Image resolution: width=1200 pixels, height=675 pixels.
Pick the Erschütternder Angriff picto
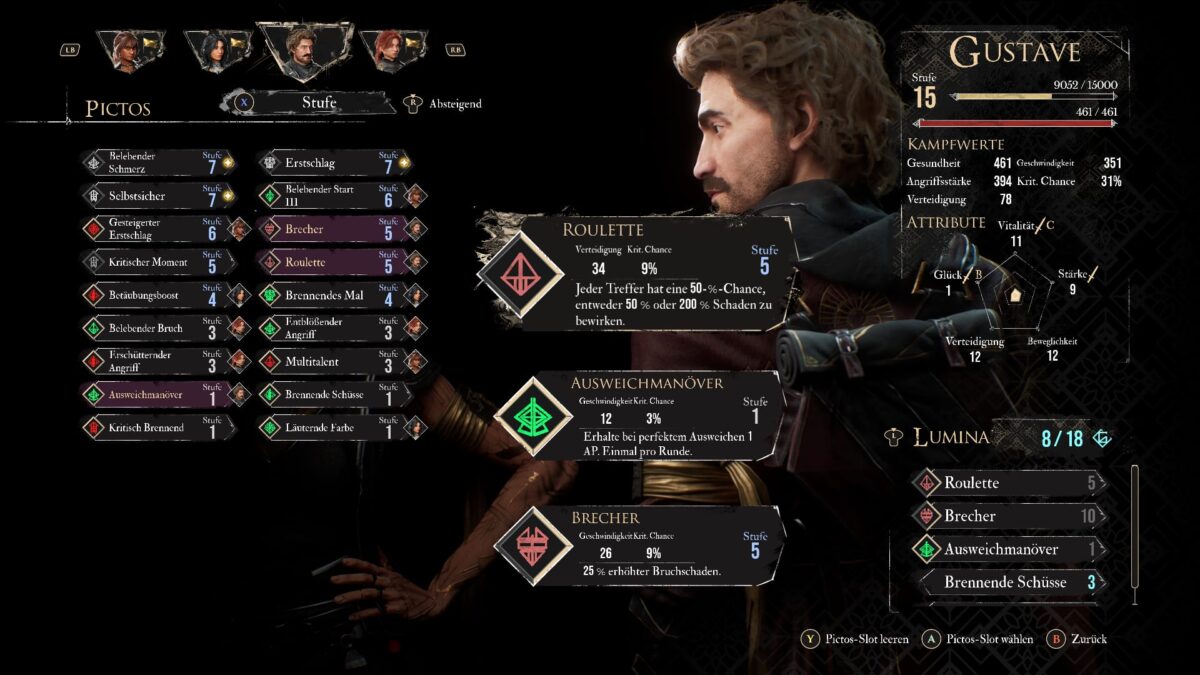(x=160, y=361)
